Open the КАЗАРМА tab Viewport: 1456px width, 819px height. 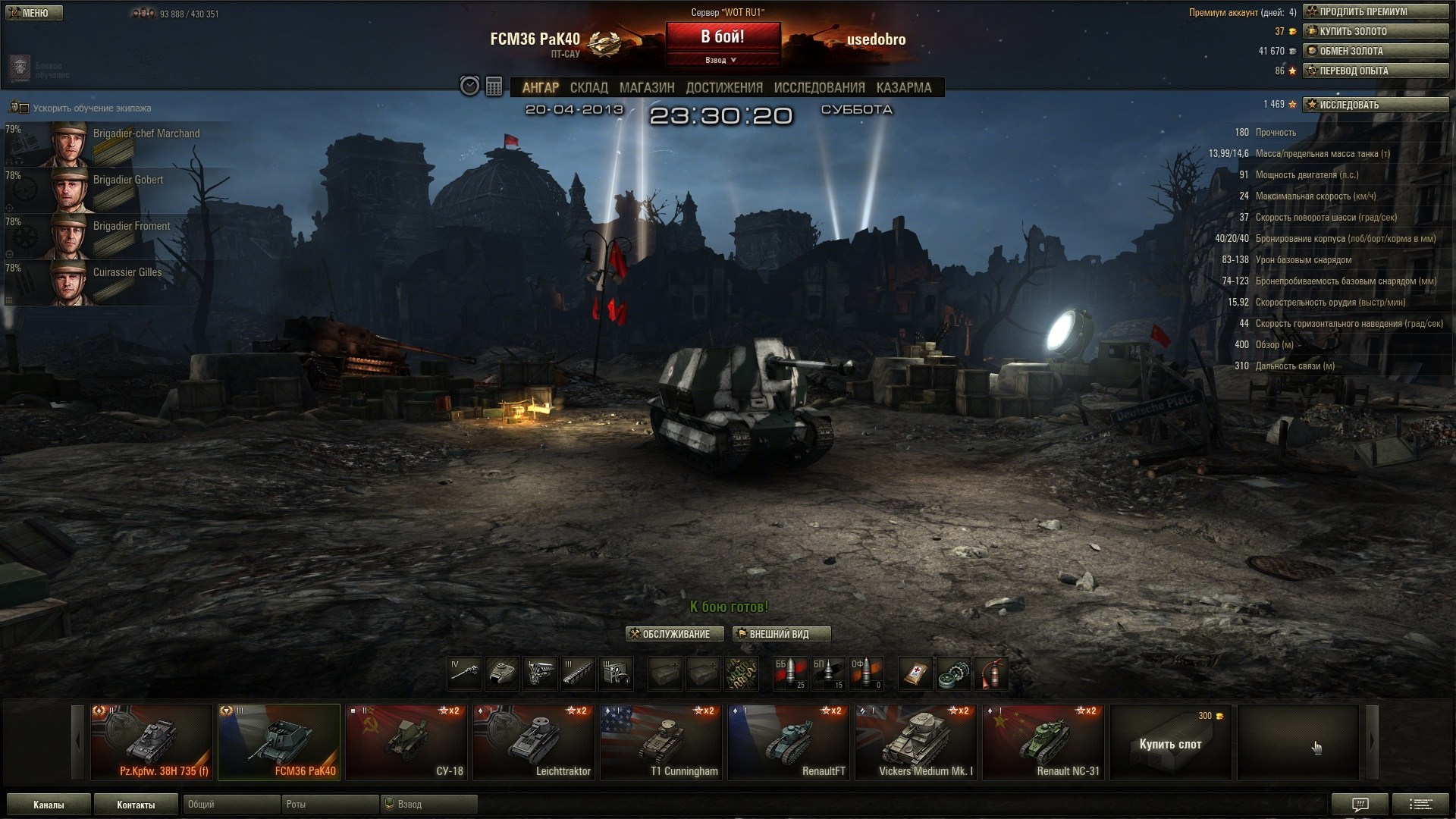coord(903,88)
